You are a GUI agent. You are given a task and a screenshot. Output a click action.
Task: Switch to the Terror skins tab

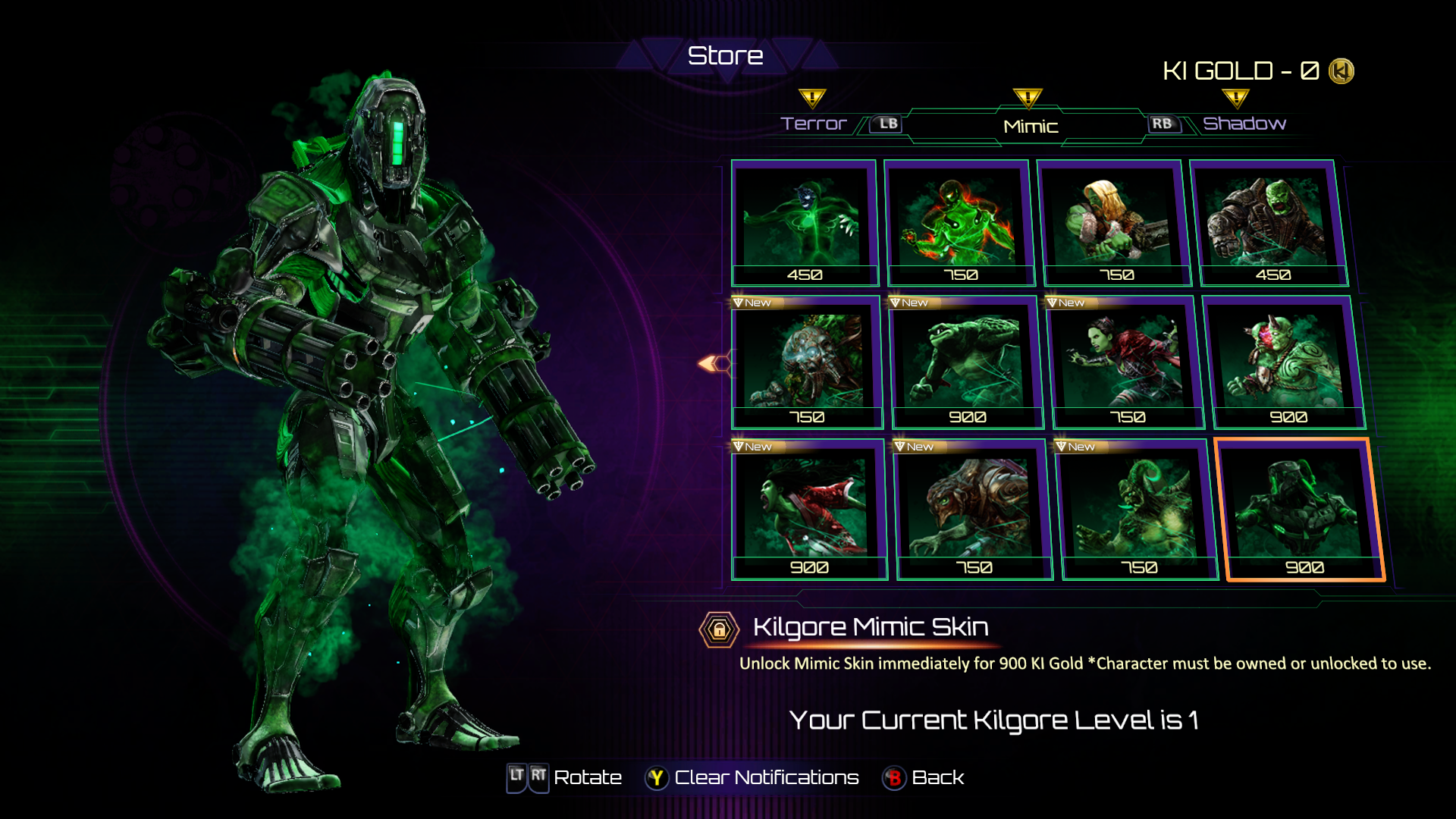pos(814,124)
